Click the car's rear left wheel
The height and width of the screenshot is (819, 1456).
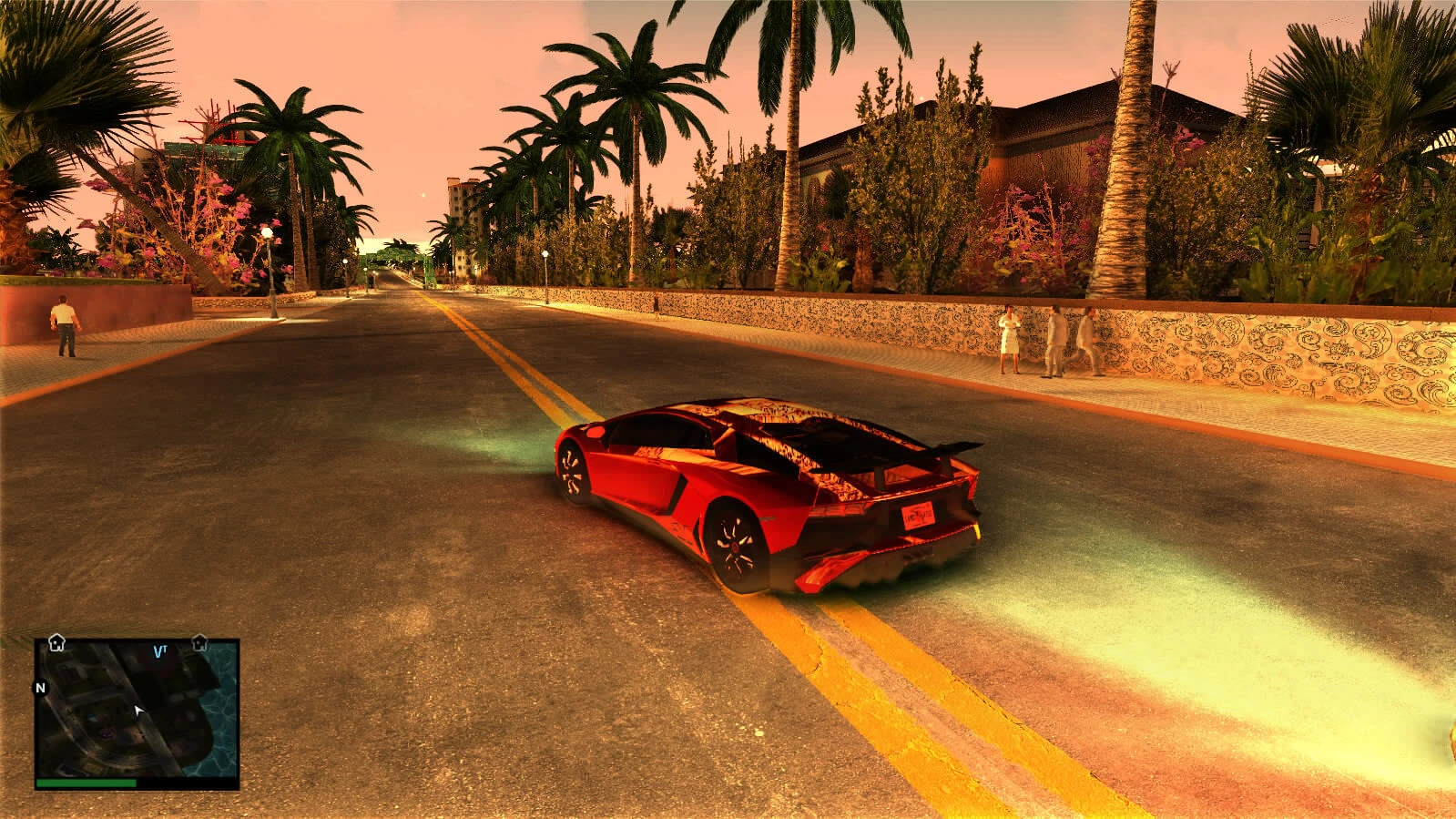734,546
